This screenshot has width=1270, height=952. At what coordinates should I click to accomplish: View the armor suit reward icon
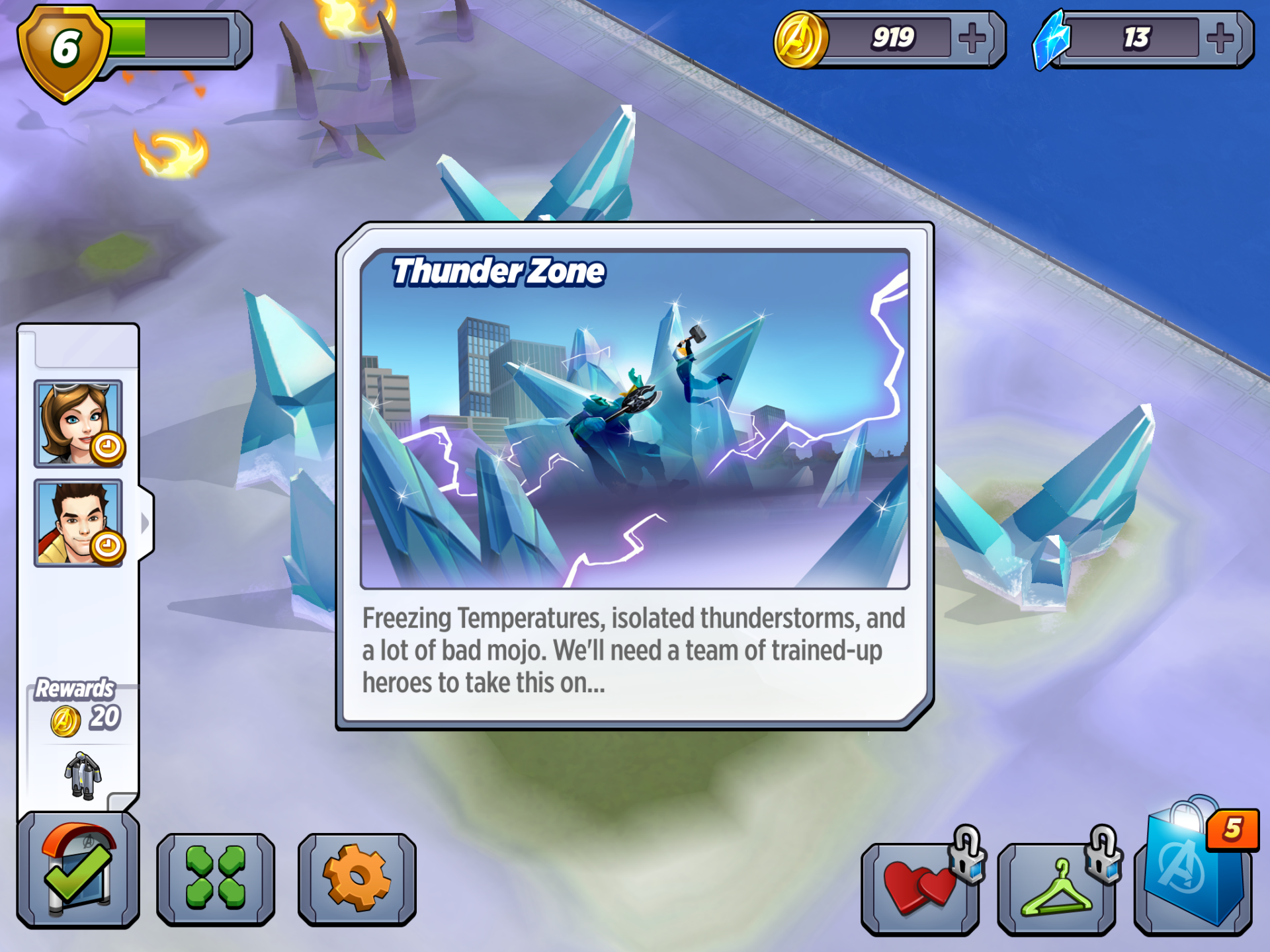[x=83, y=775]
